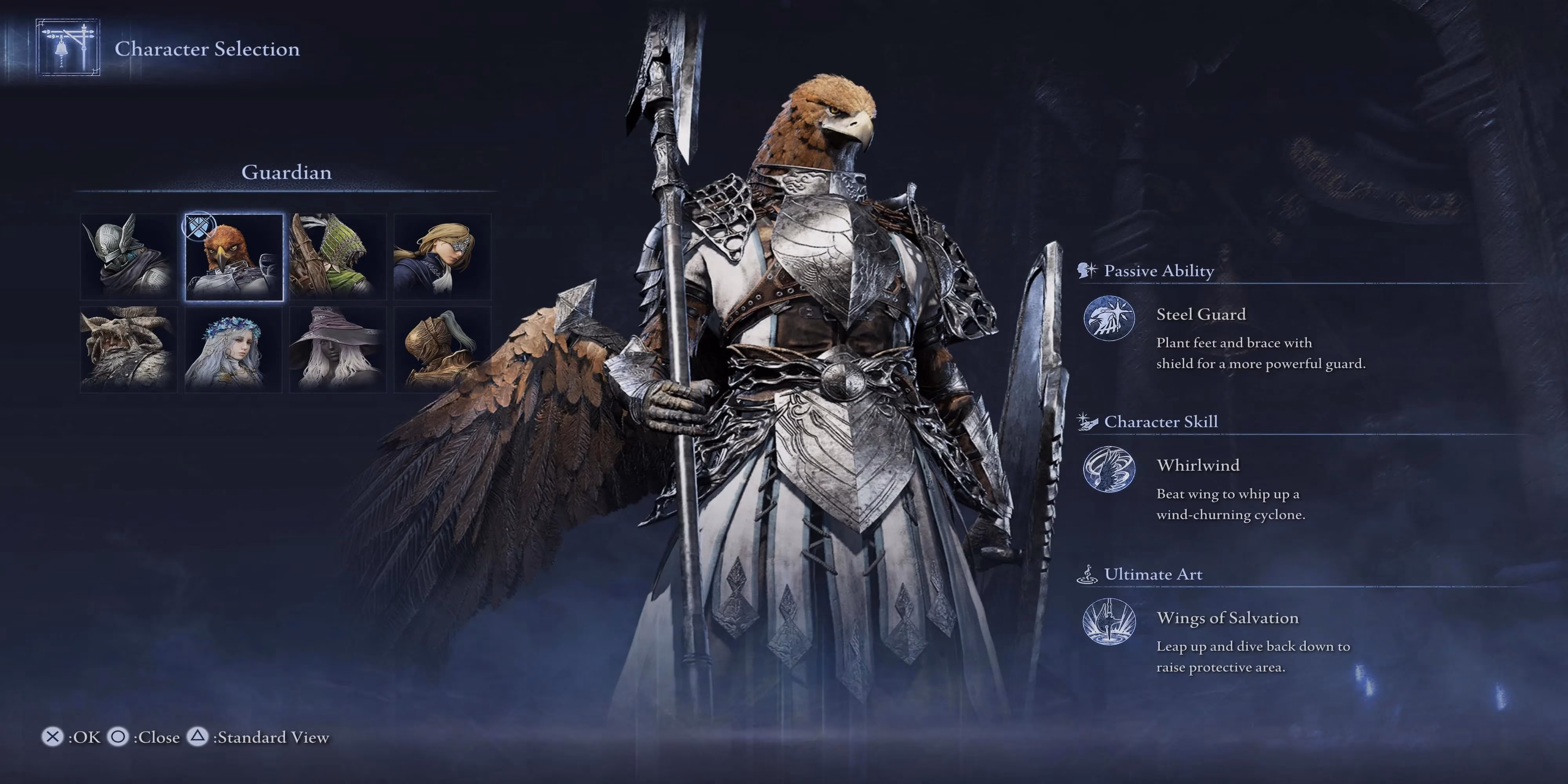Confirm selection with the X OK button

(x=67, y=737)
